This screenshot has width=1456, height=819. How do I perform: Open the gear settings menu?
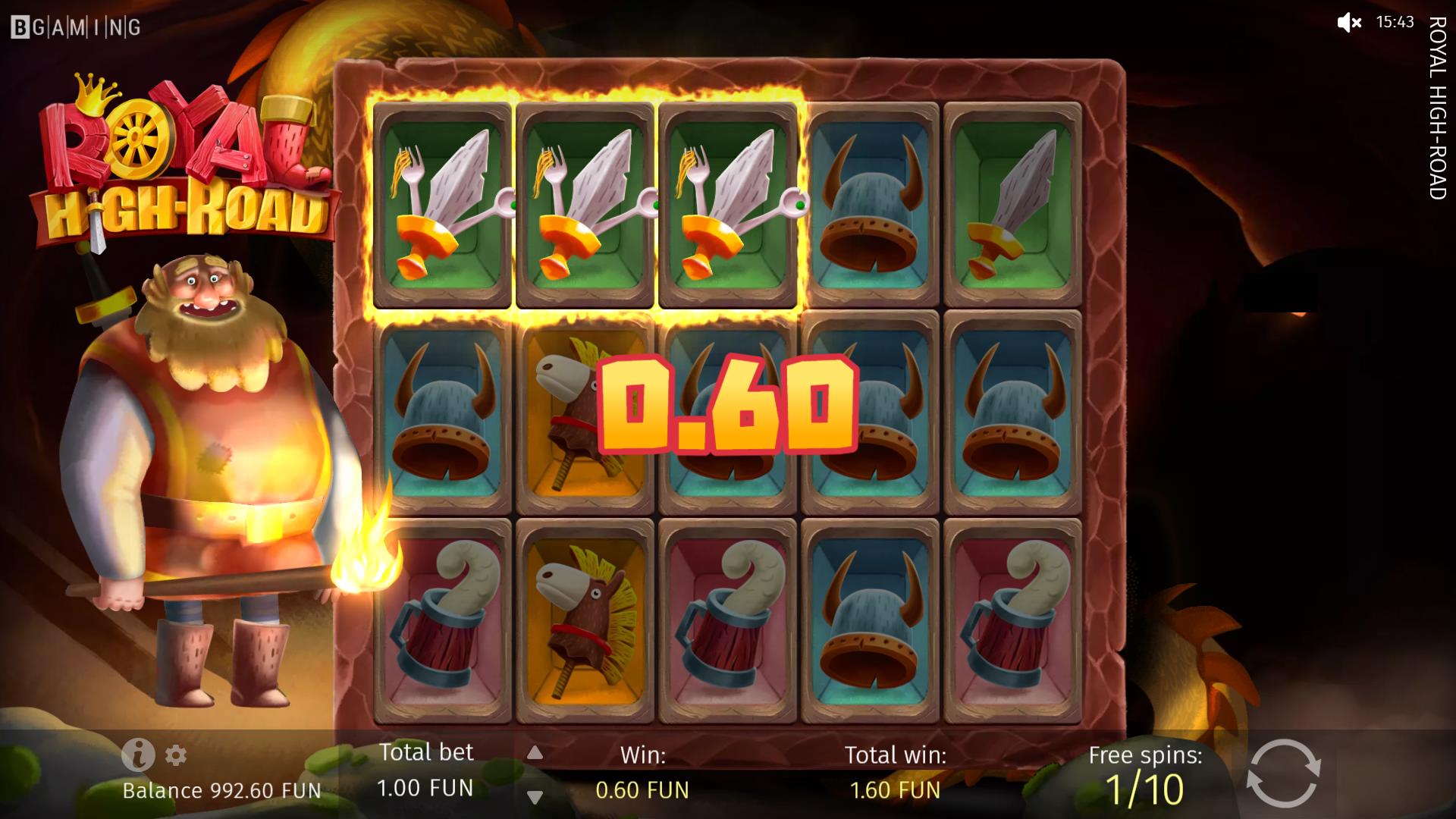click(x=176, y=755)
